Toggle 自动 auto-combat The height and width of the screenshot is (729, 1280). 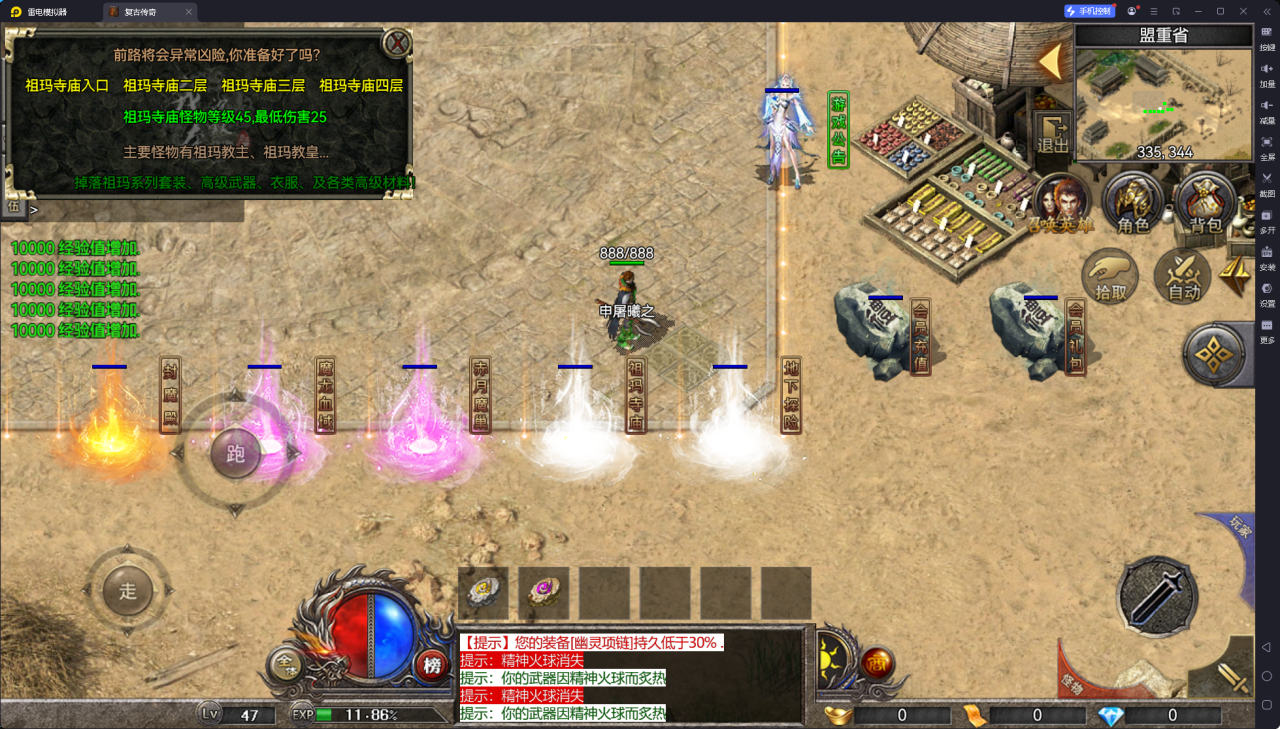(x=1184, y=275)
